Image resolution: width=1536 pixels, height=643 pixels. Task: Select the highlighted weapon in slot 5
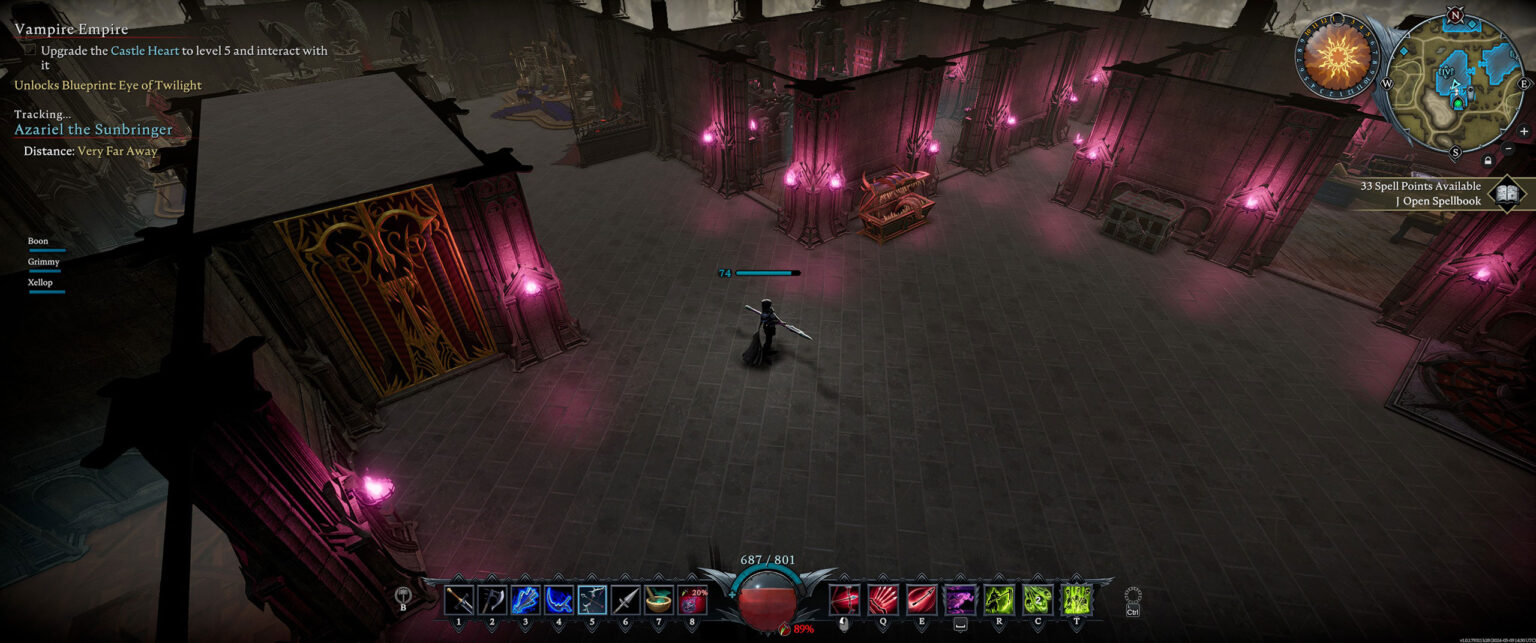(592, 600)
